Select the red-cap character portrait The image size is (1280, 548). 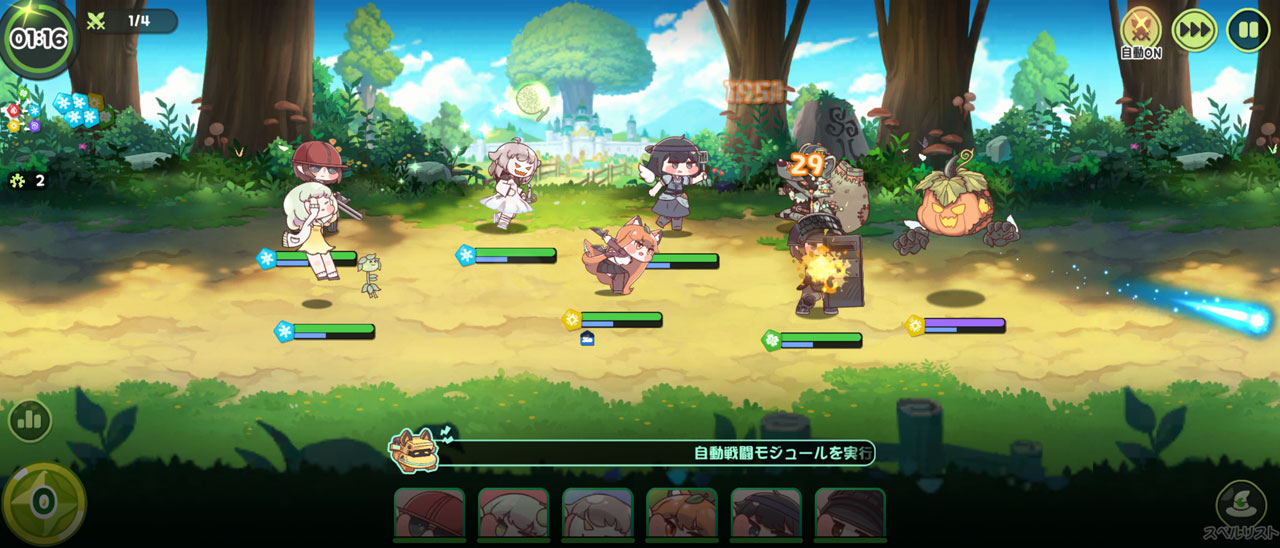click(x=429, y=514)
